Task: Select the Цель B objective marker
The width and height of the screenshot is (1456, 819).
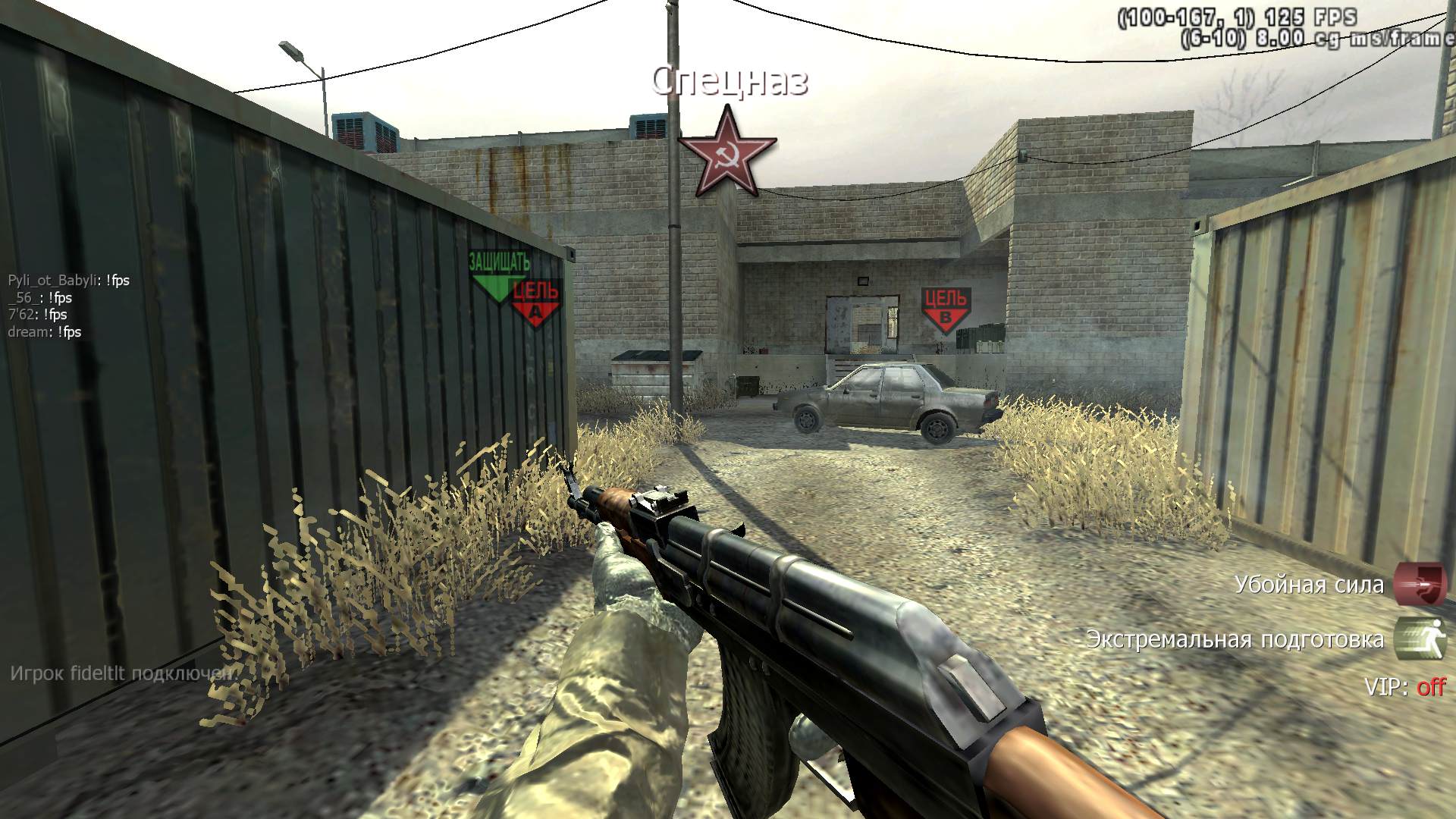Action: [x=944, y=309]
